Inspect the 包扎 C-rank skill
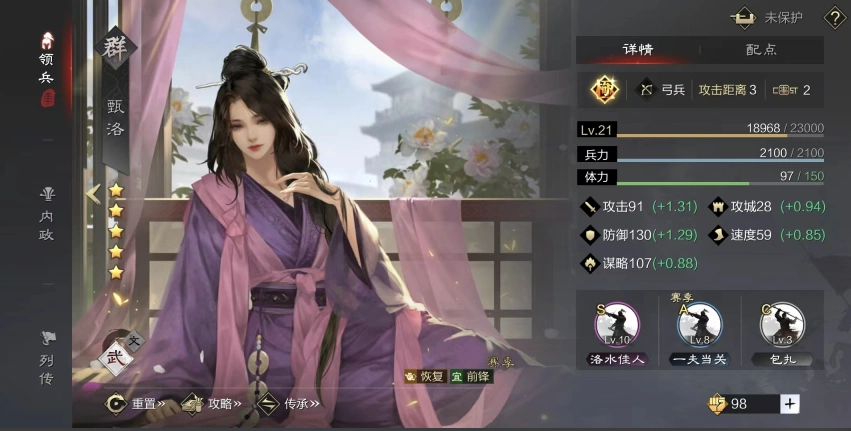 [782, 329]
